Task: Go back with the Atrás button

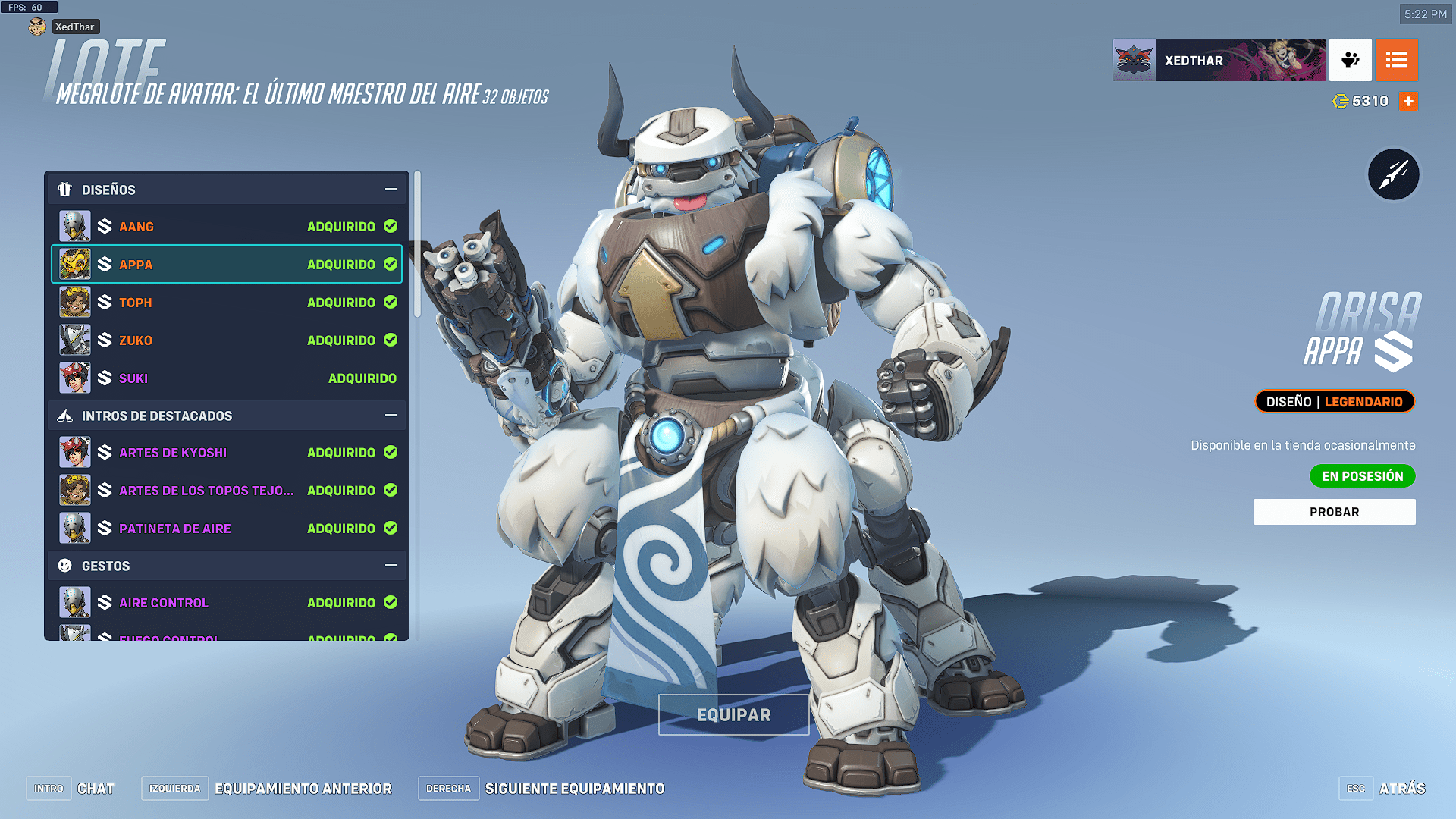Action: 1401,789
